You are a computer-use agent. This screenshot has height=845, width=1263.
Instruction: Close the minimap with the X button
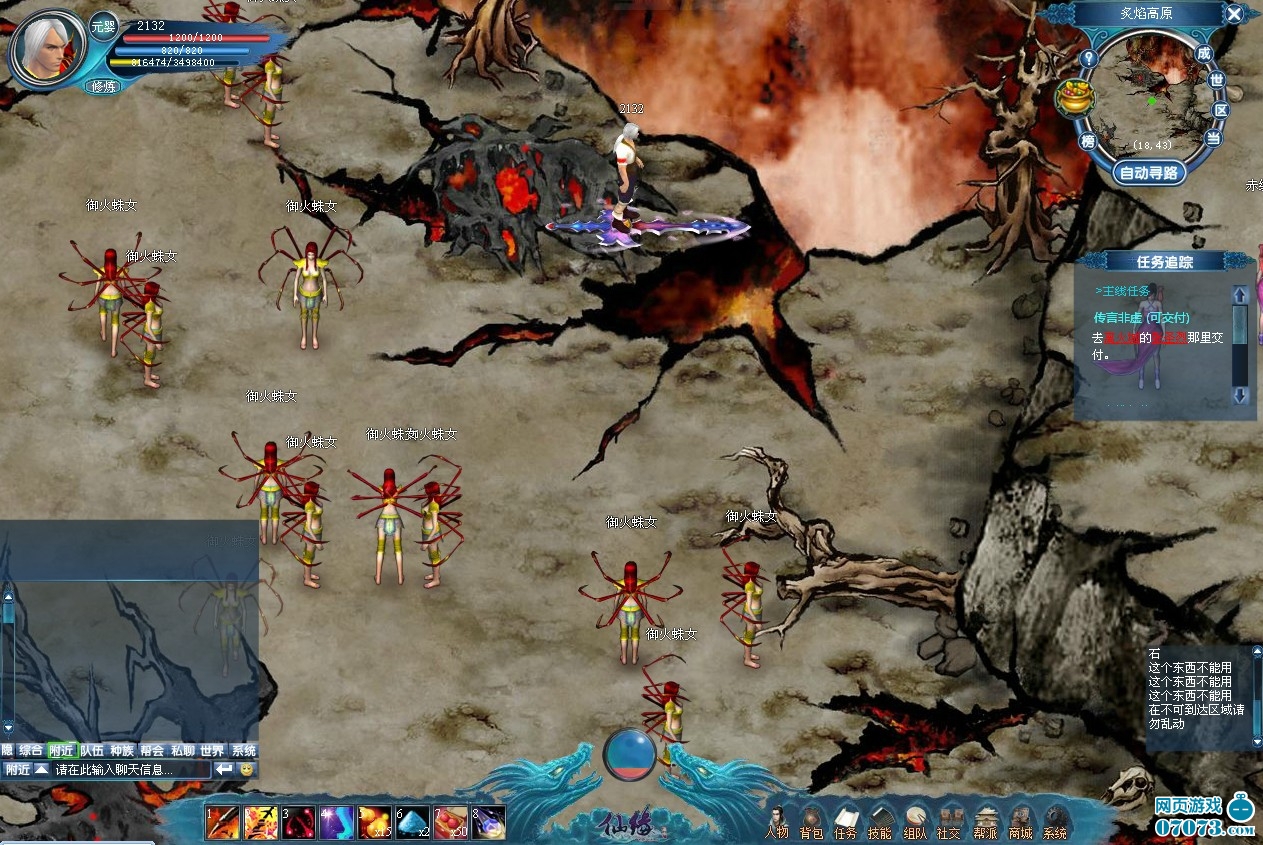tap(1235, 14)
